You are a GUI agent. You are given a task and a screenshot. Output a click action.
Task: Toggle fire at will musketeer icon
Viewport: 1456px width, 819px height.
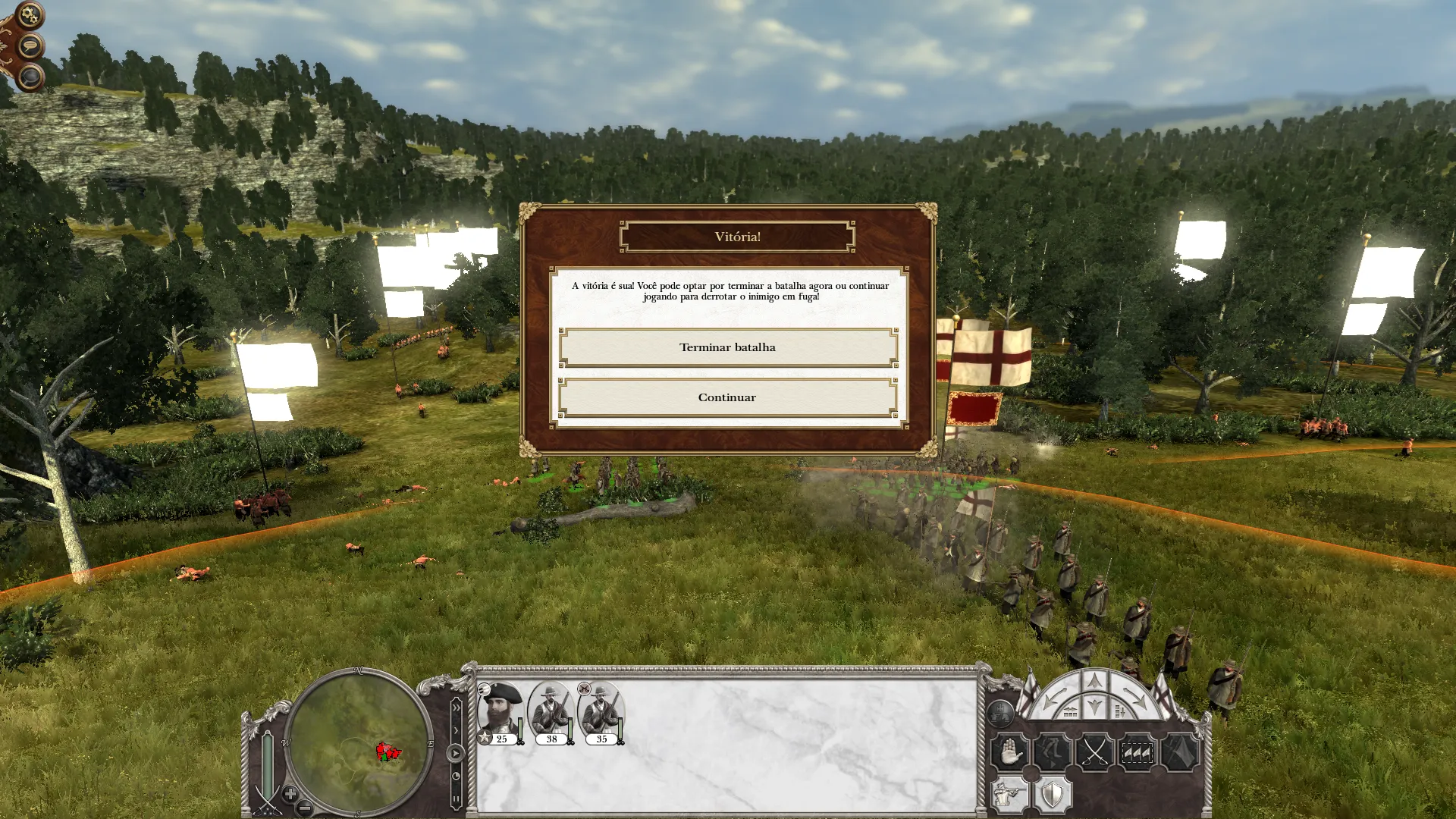[1010, 795]
